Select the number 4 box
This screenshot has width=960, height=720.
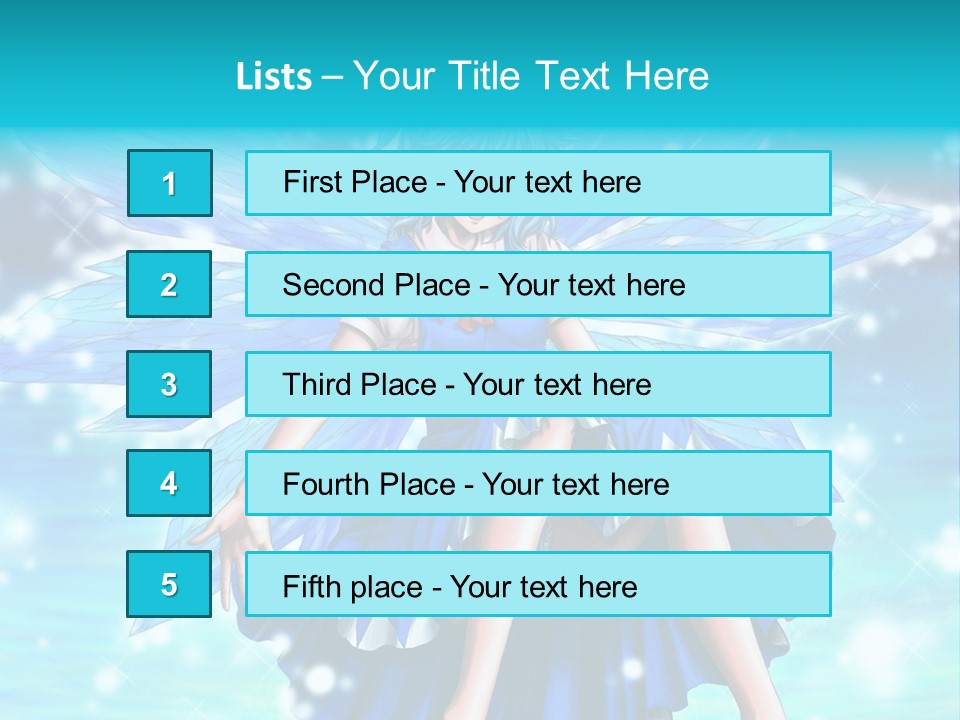pos(169,483)
